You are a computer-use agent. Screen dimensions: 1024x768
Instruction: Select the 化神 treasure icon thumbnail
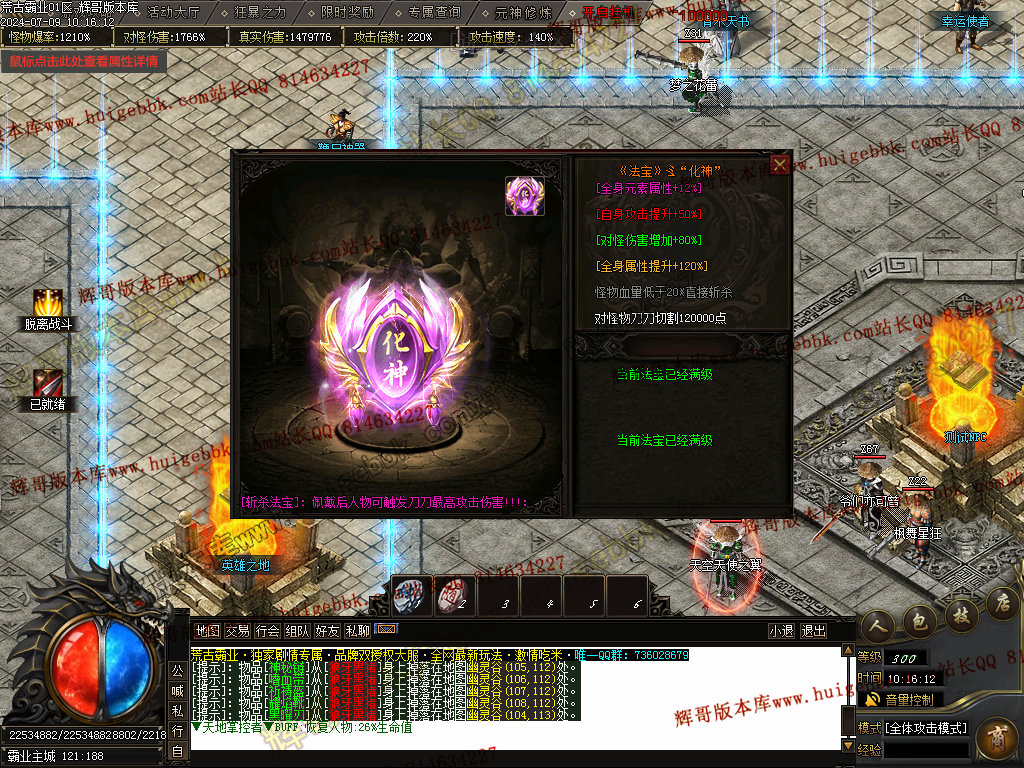[525, 196]
